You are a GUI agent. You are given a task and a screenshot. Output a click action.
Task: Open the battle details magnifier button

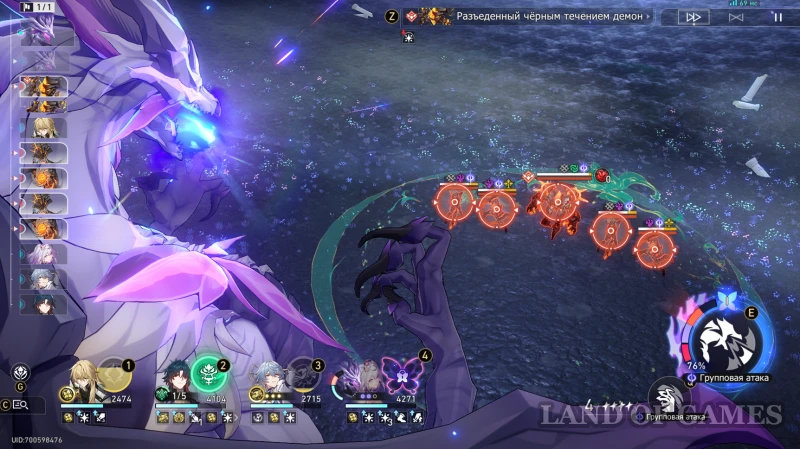click(x=22, y=405)
